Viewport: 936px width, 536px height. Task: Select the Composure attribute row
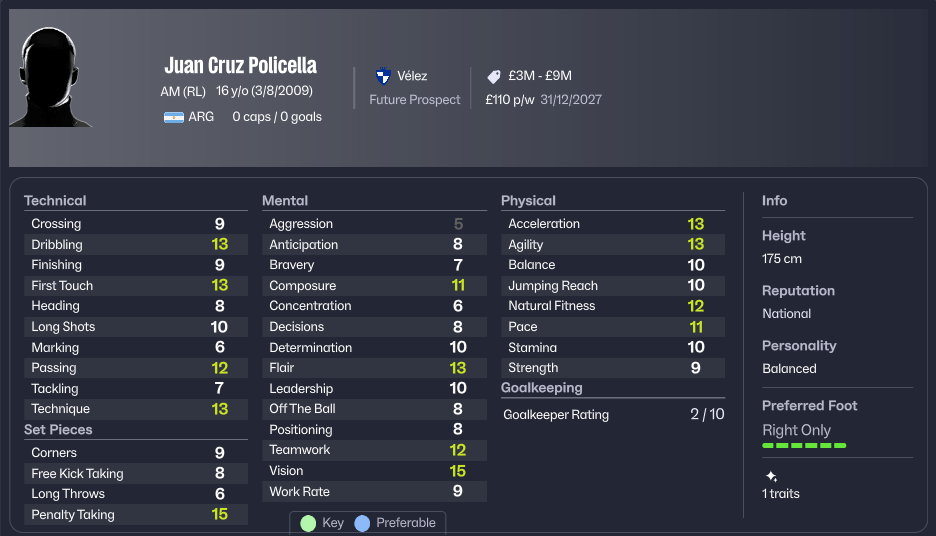[x=374, y=286]
